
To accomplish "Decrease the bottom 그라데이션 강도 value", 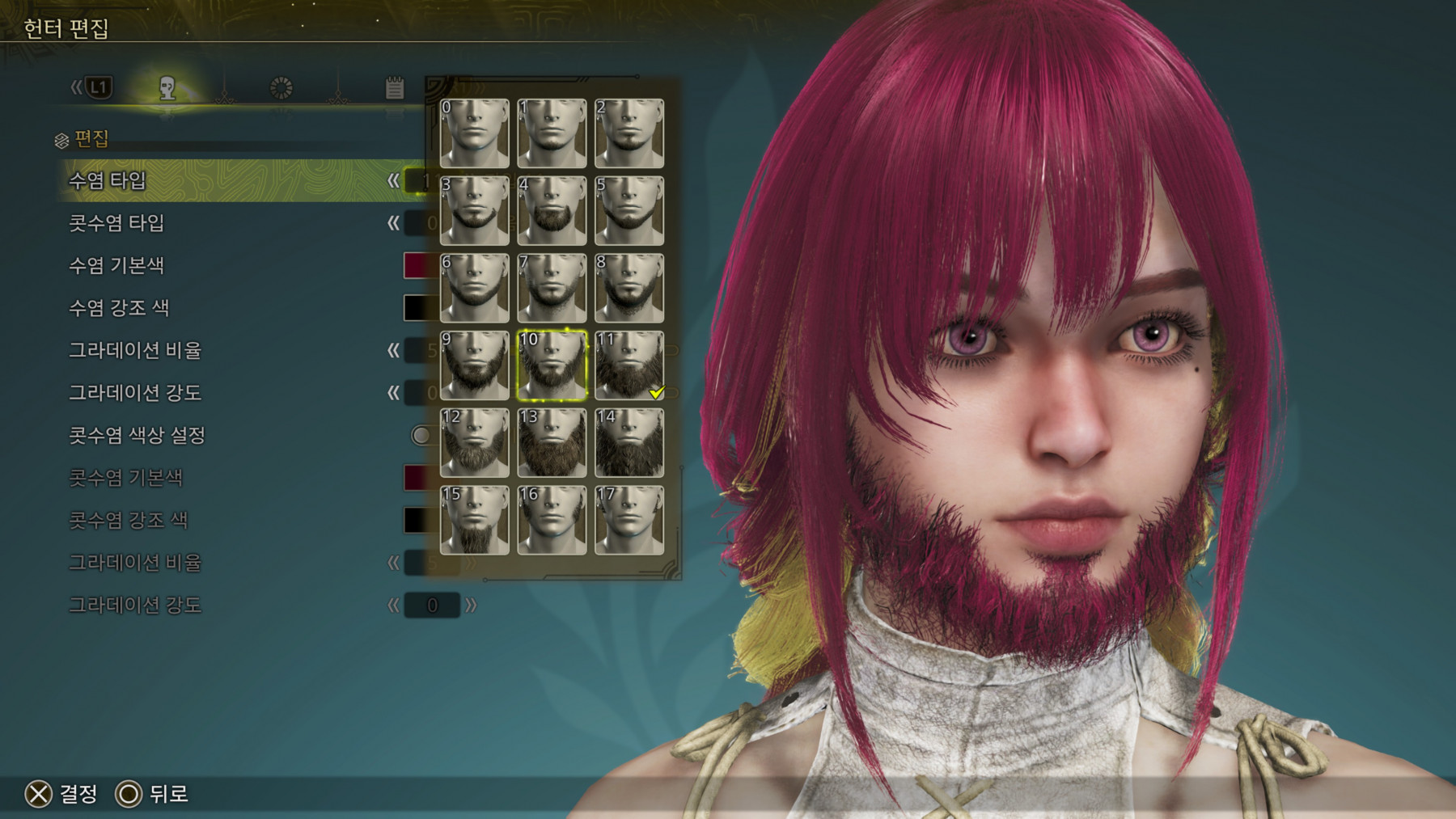I will coord(393,605).
